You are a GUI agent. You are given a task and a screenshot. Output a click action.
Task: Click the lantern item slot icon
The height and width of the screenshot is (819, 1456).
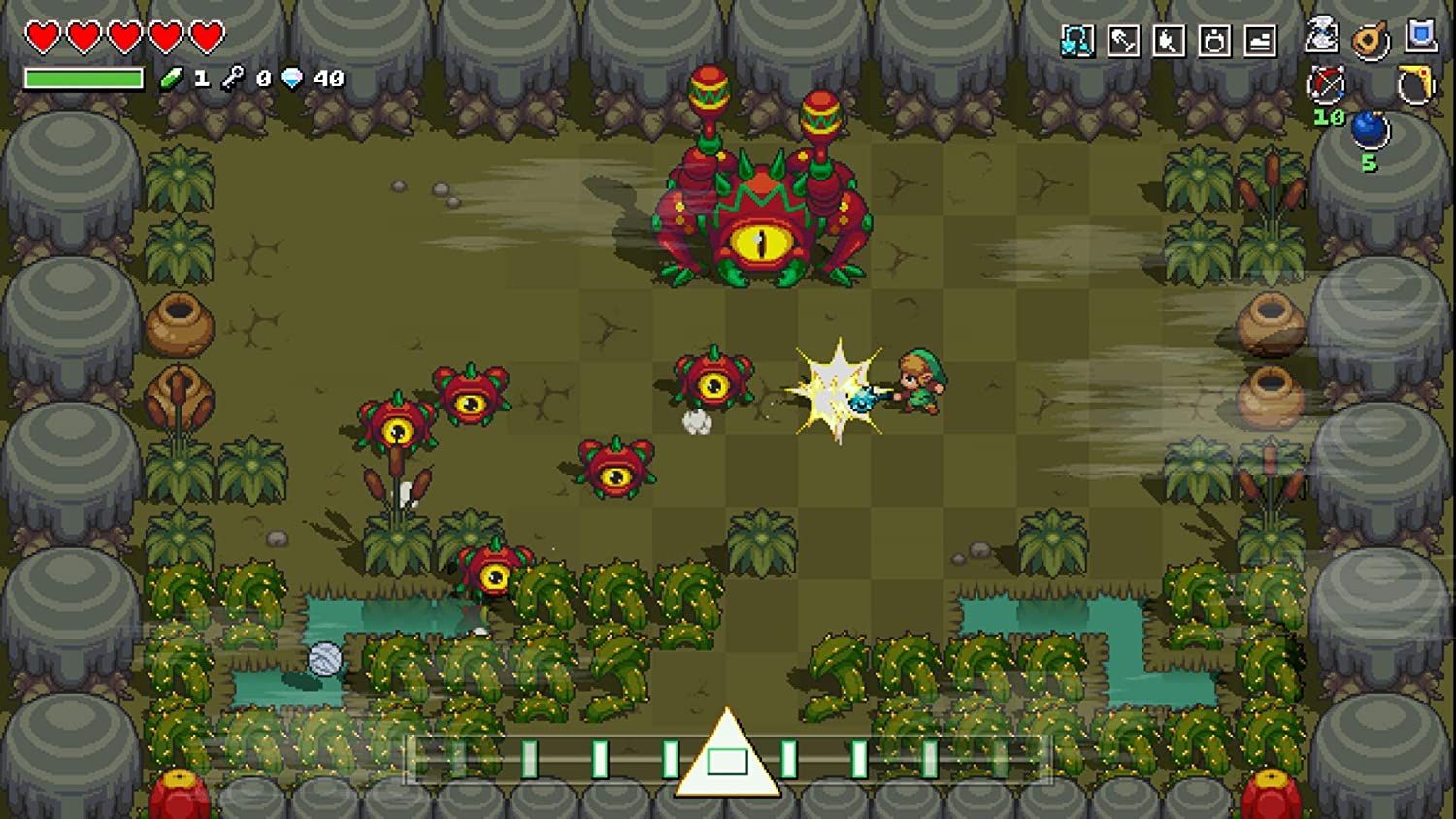pos(1213,40)
